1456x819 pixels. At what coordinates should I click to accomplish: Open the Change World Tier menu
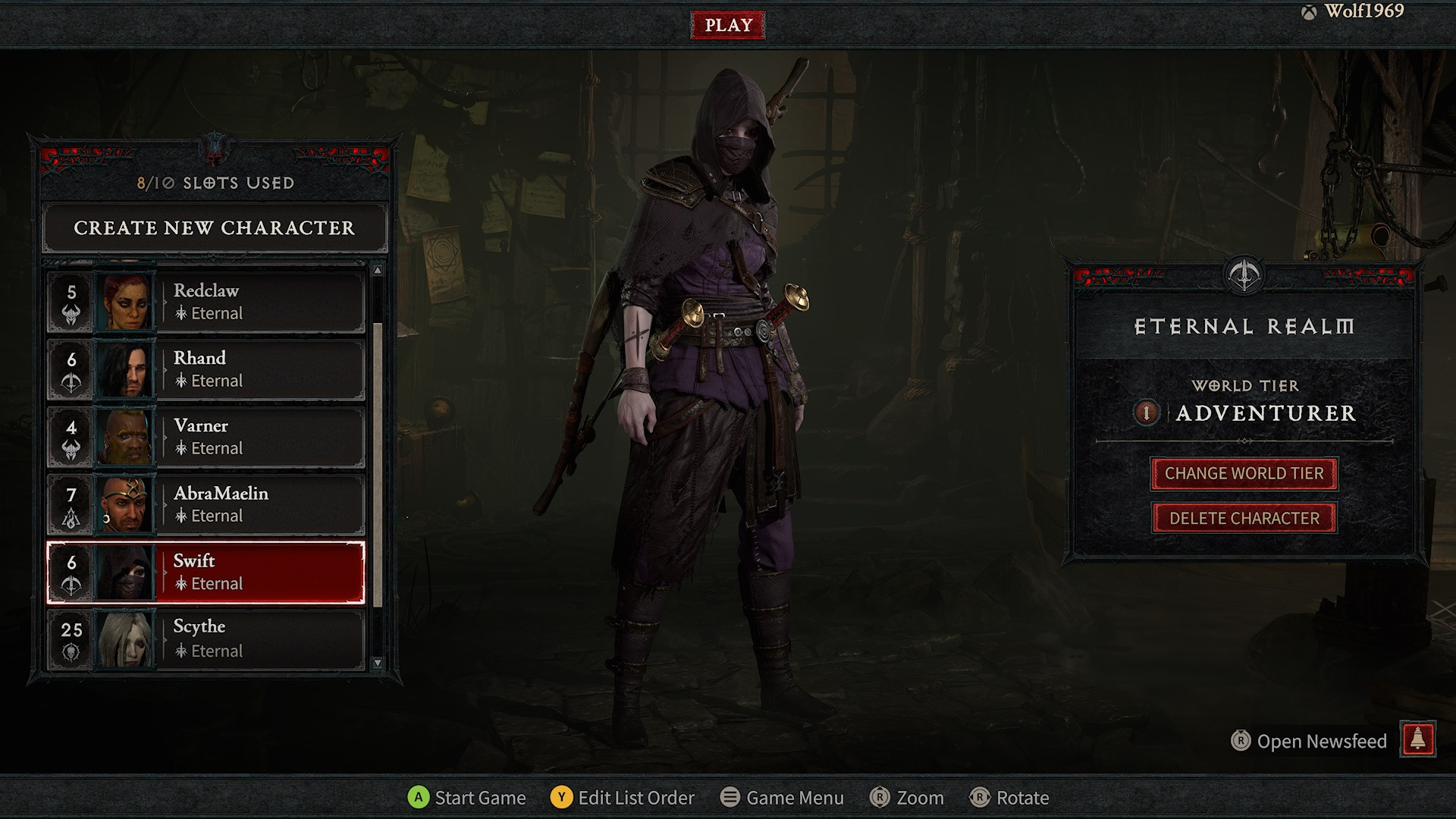point(1244,474)
